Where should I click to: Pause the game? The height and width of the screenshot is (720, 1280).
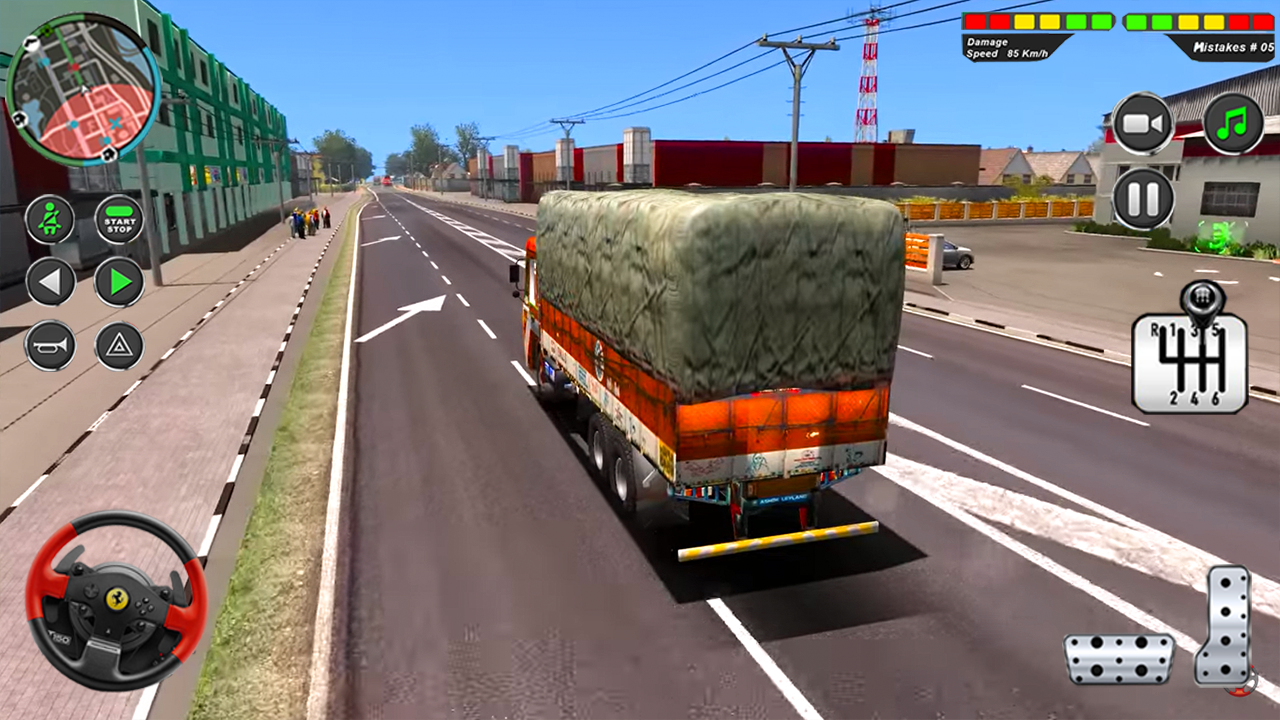tap(1144, 196)
